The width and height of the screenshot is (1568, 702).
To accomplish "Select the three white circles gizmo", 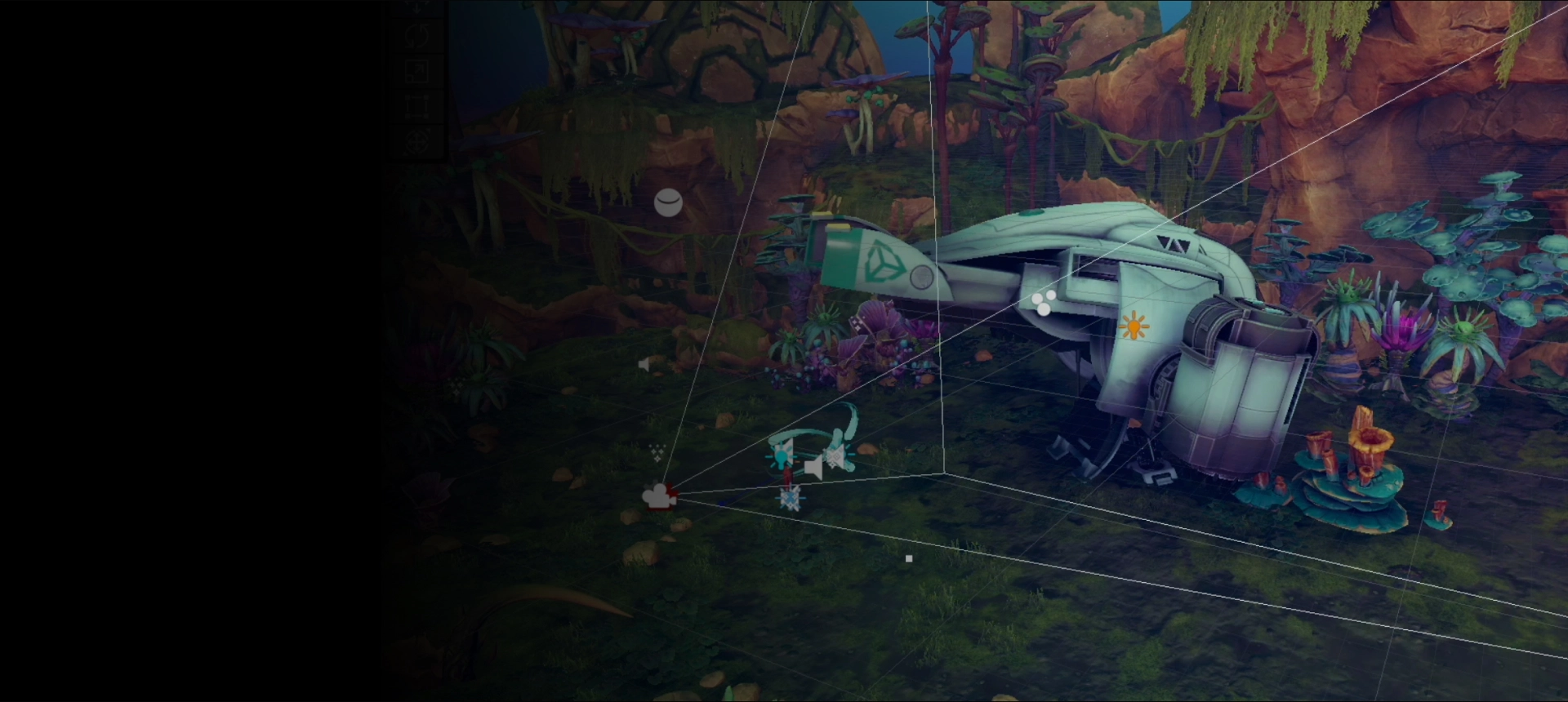I will point(1043,303).
